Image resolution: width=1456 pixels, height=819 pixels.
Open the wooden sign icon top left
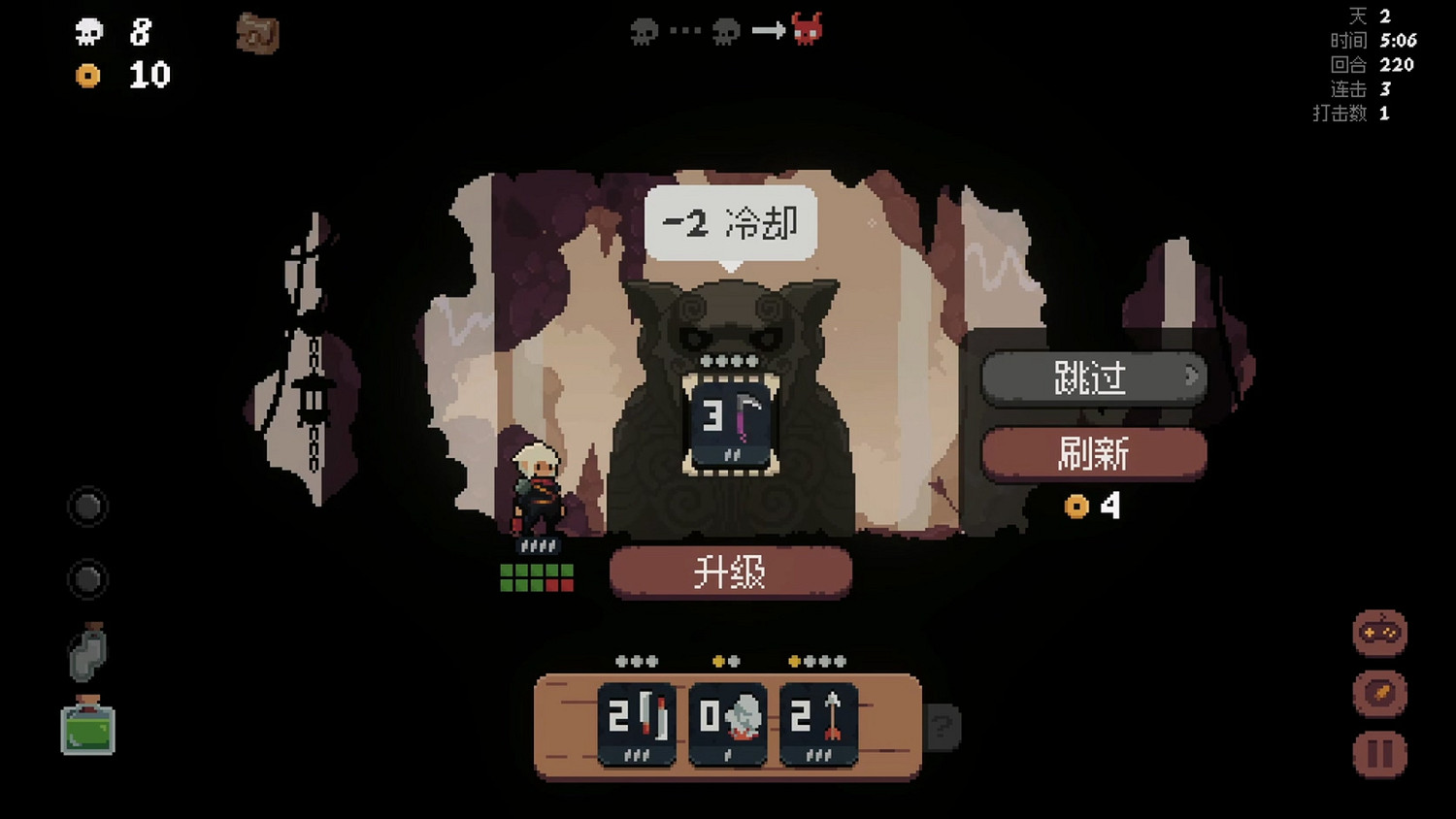(256, 32)
